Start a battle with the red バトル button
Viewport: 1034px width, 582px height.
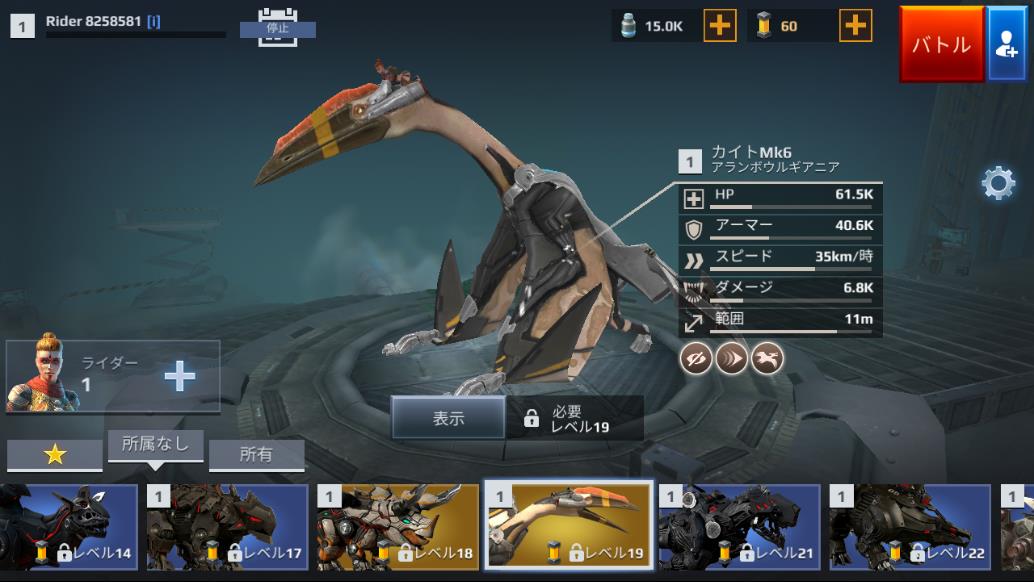pos(941,44)
